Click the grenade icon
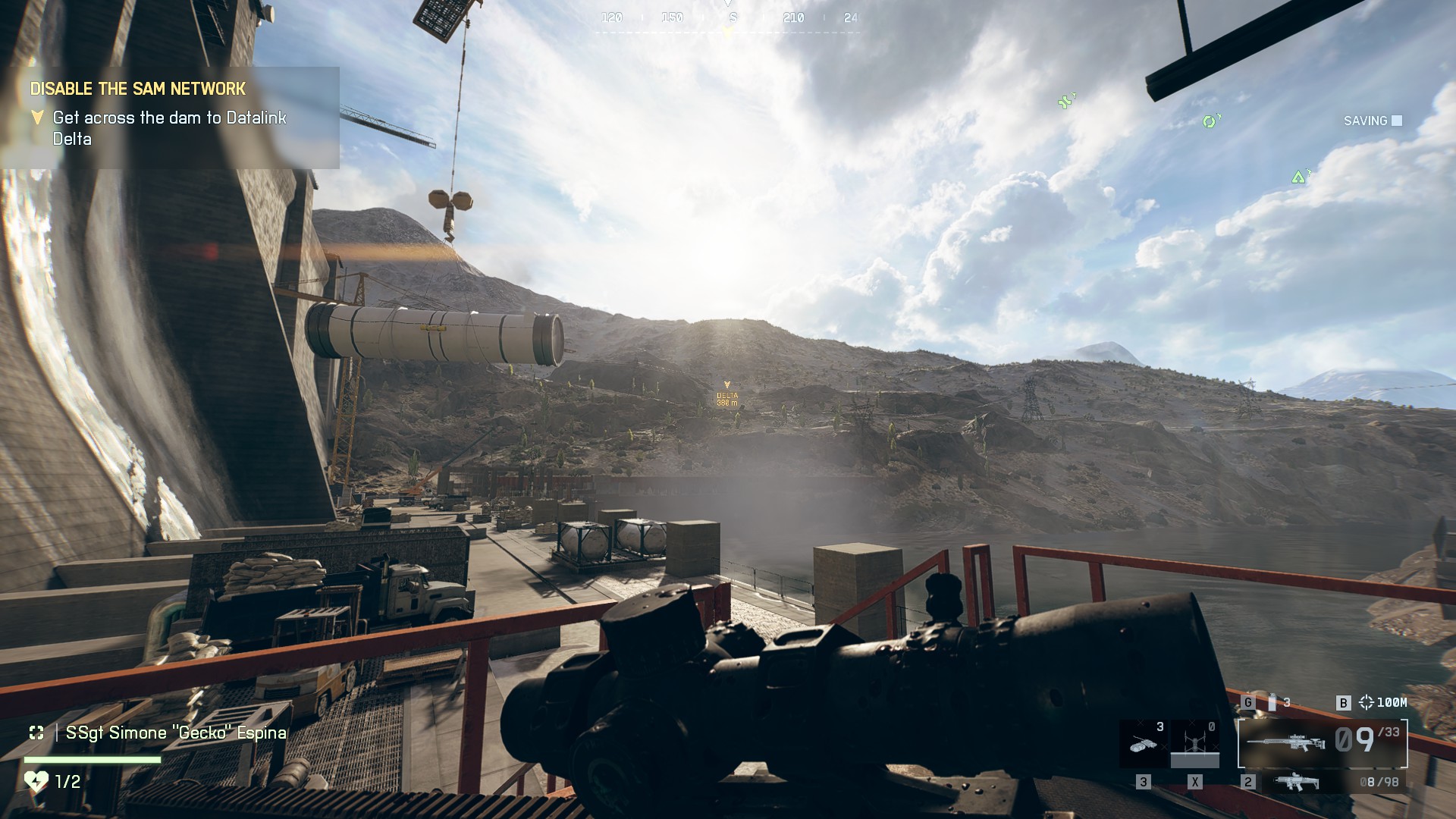 [x=1272, y=703]
